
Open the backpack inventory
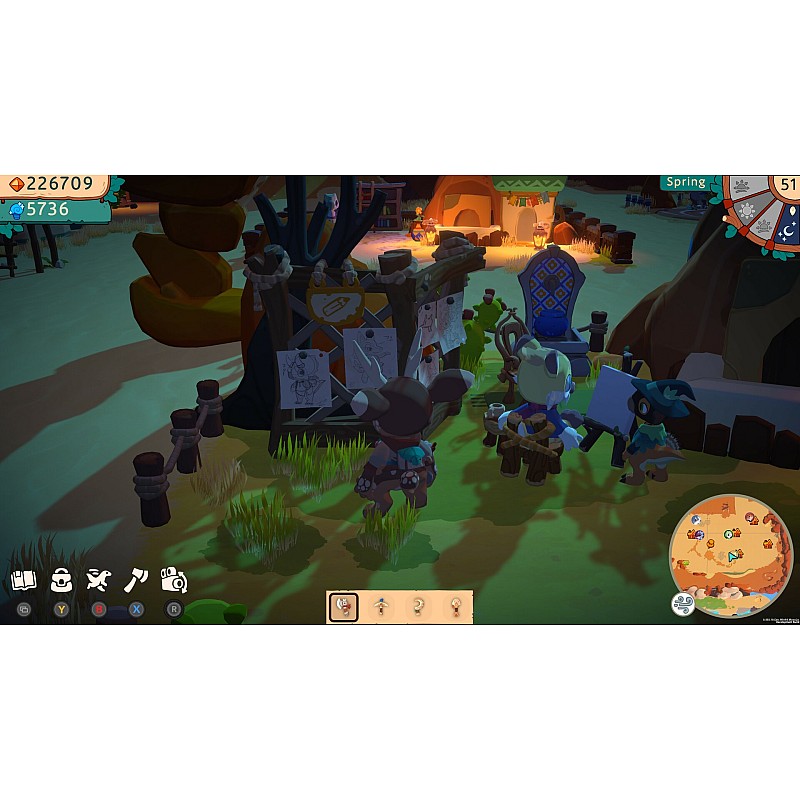tap(61, 580)
